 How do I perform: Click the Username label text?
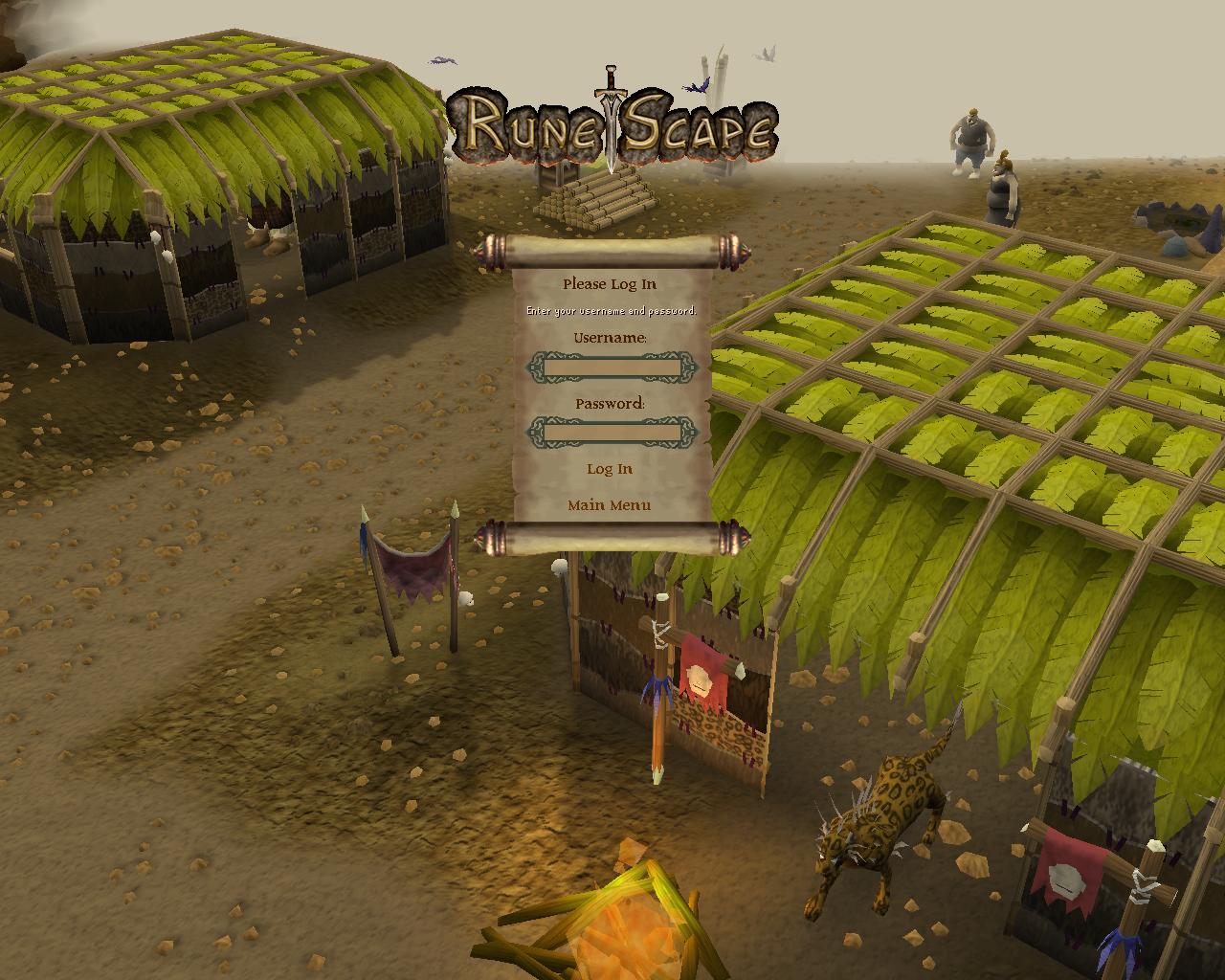click(x=611, y=338)
